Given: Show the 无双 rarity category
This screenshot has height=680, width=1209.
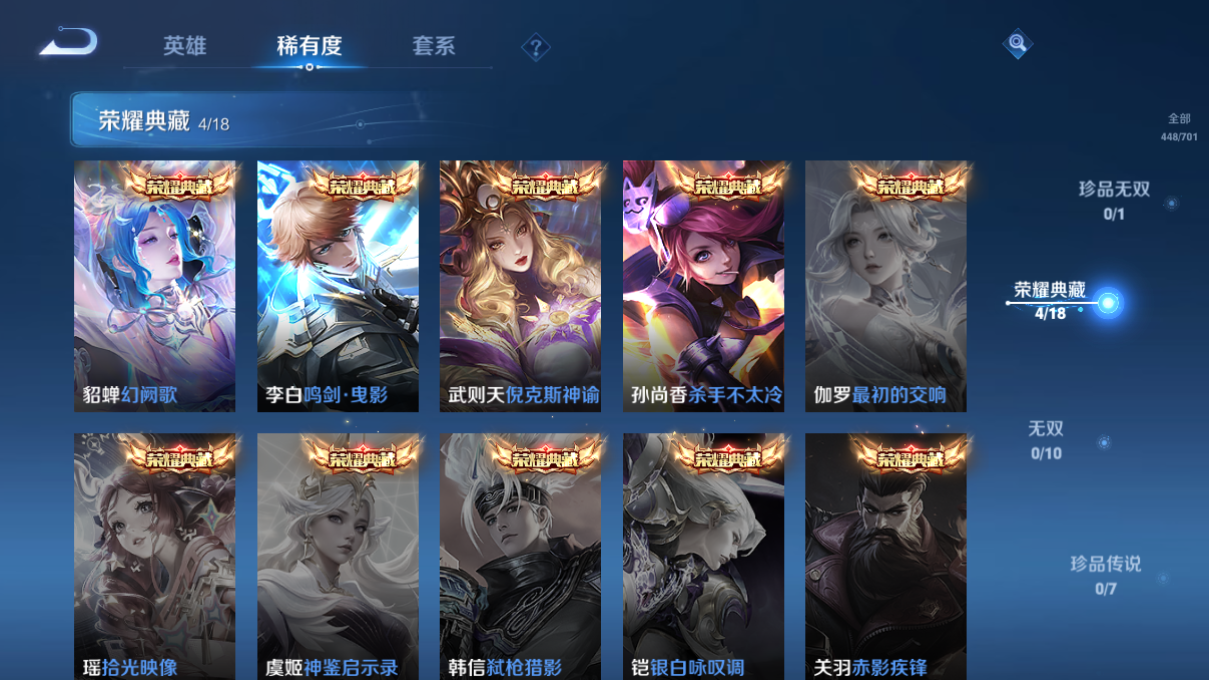Looking at the screenshot, I should pos(1046,440).
